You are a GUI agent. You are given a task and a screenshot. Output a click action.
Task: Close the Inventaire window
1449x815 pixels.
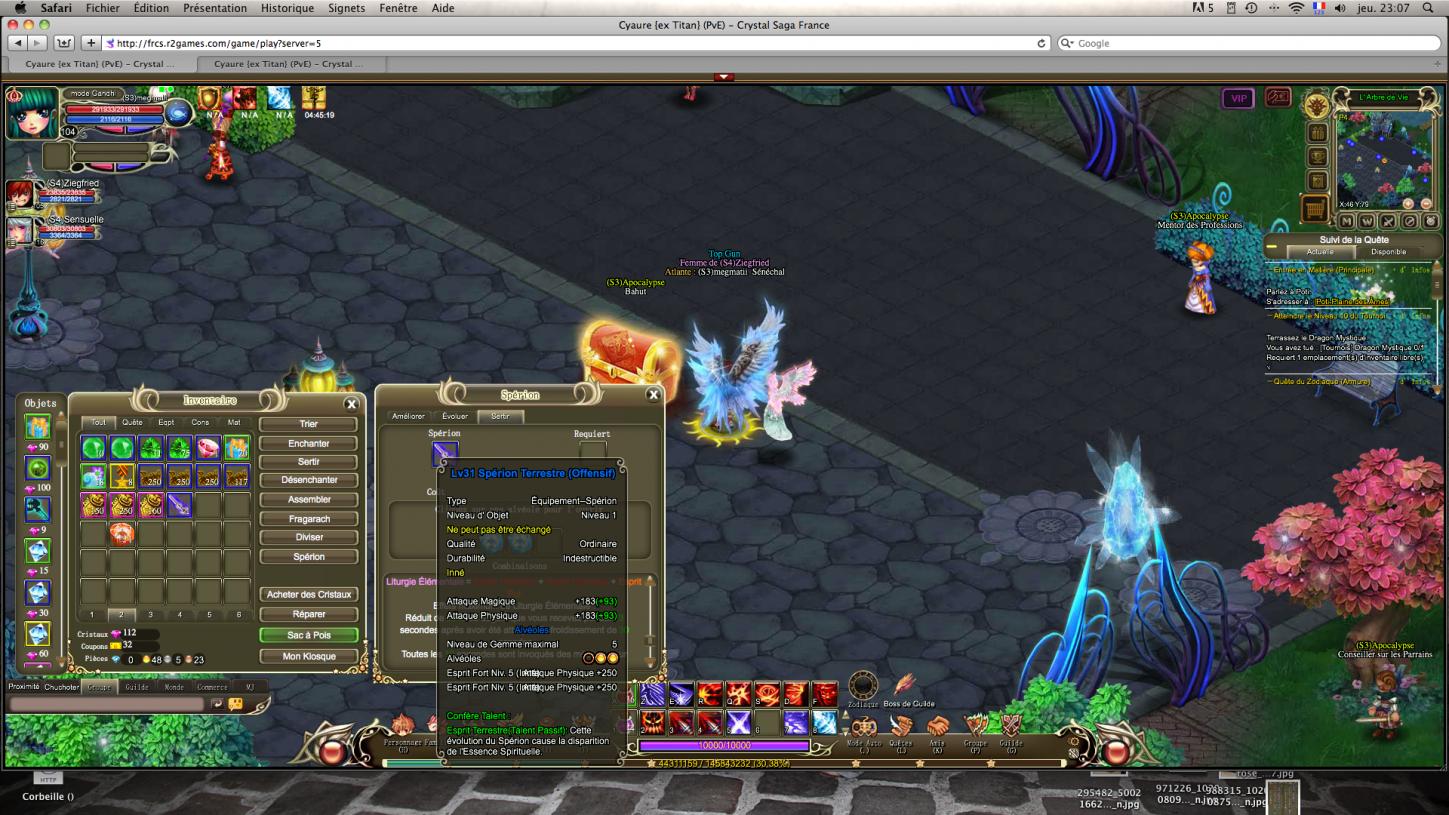[x=351, y=404]
